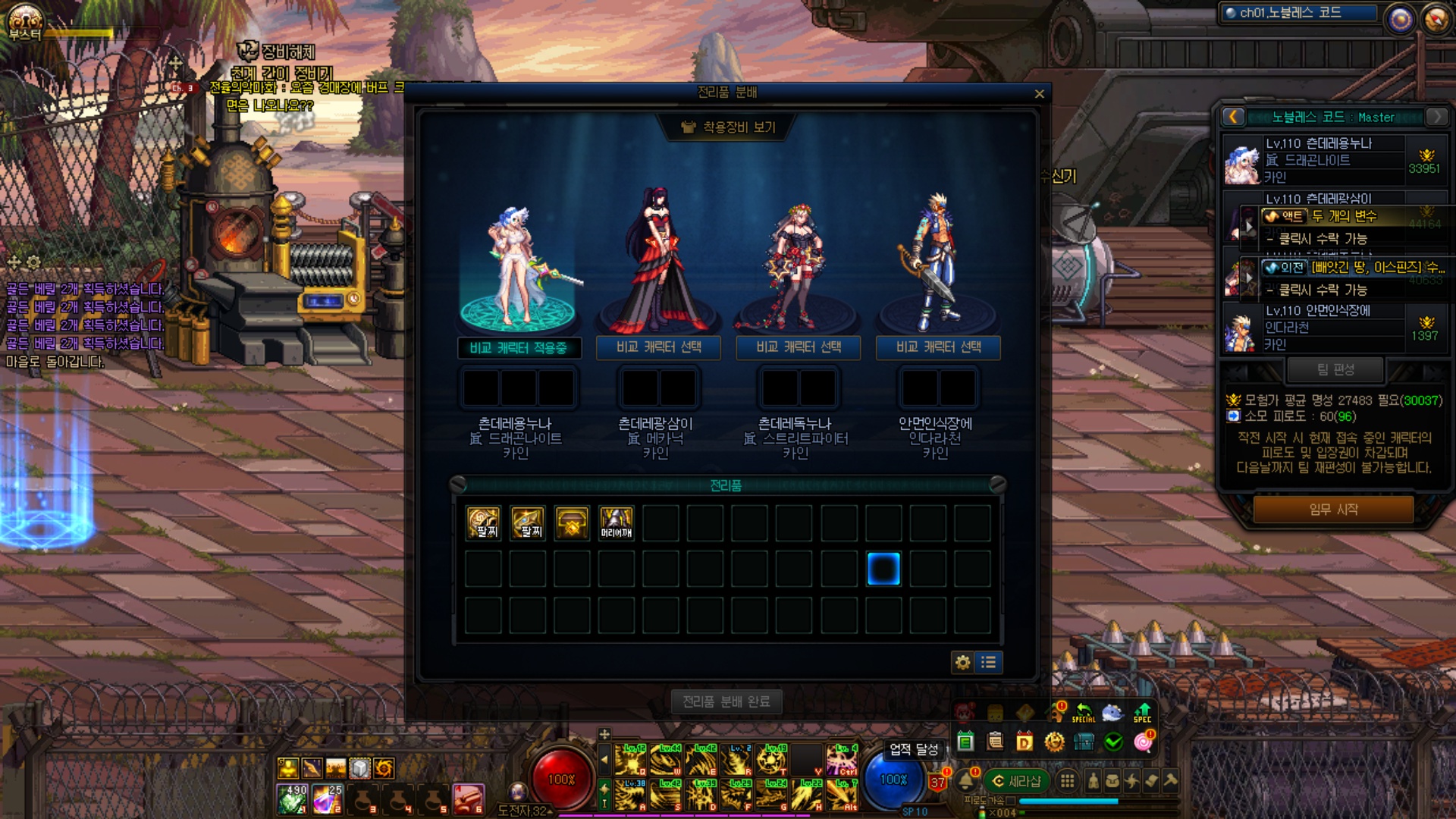Select the 머리어깨 loot item slot
Screen dimensions: 1456x819
pyautogui.click(x=616, y=523)
